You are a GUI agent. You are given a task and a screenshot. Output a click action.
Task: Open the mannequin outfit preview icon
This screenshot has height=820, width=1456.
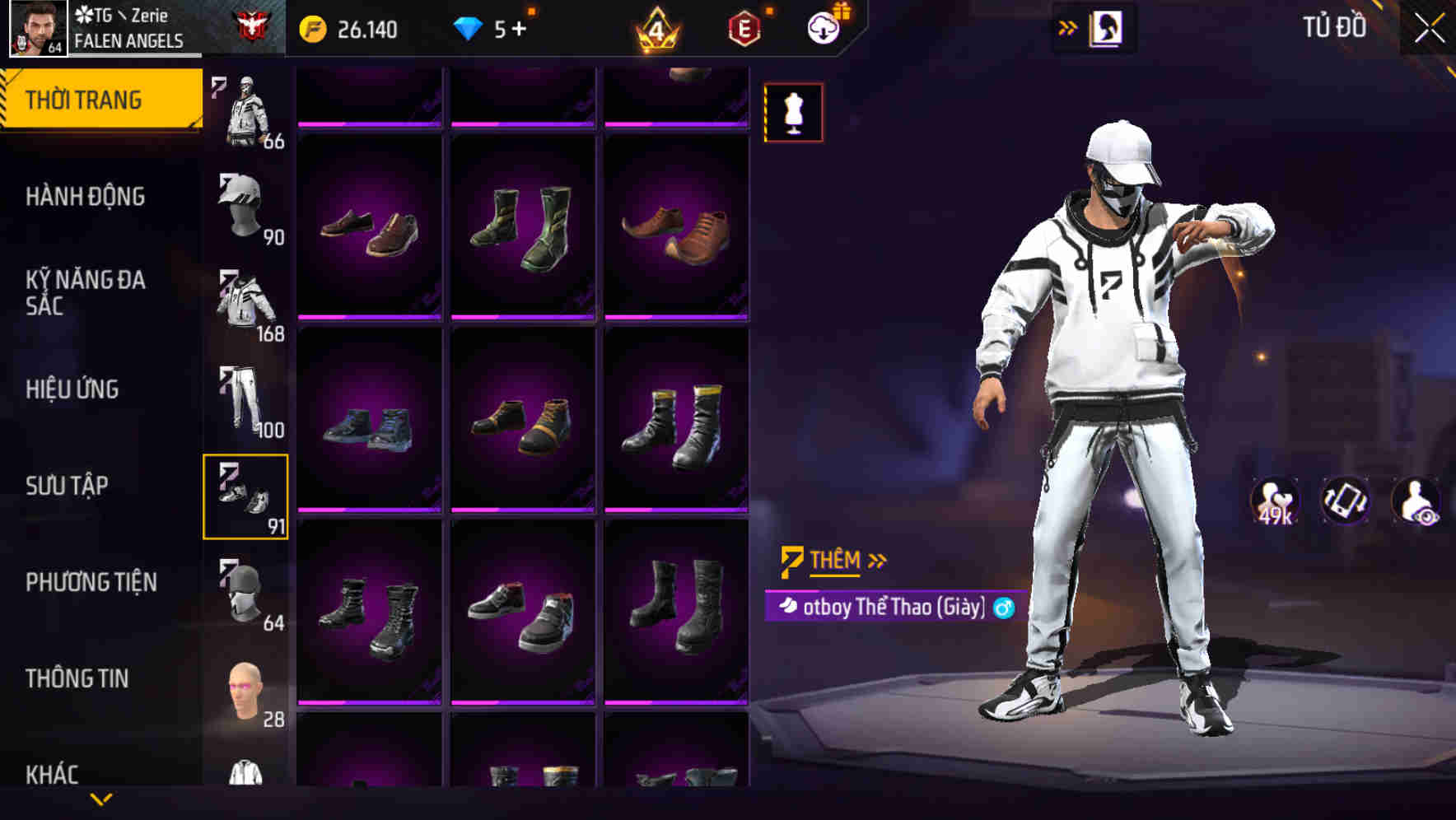793,112
